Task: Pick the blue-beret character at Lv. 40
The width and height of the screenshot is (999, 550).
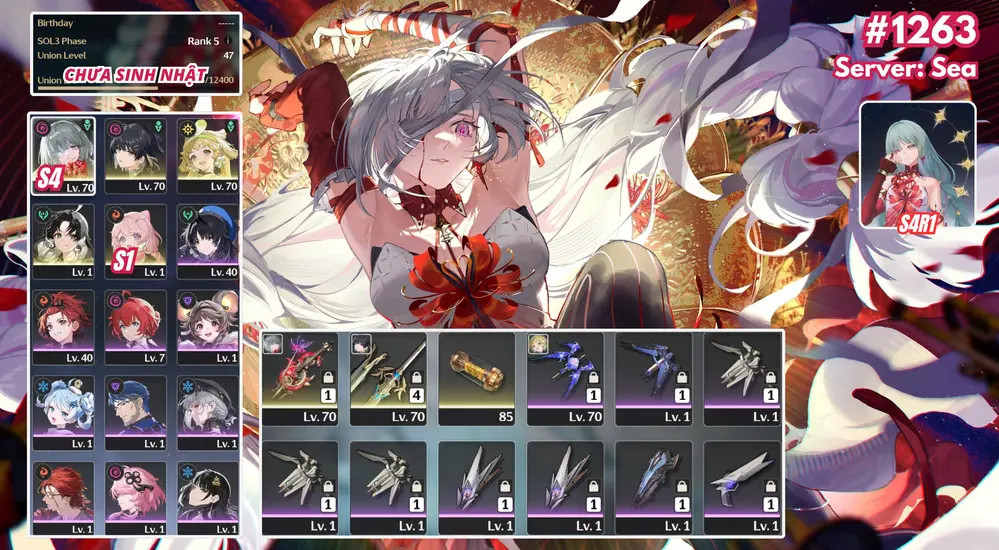Action: 207,241
